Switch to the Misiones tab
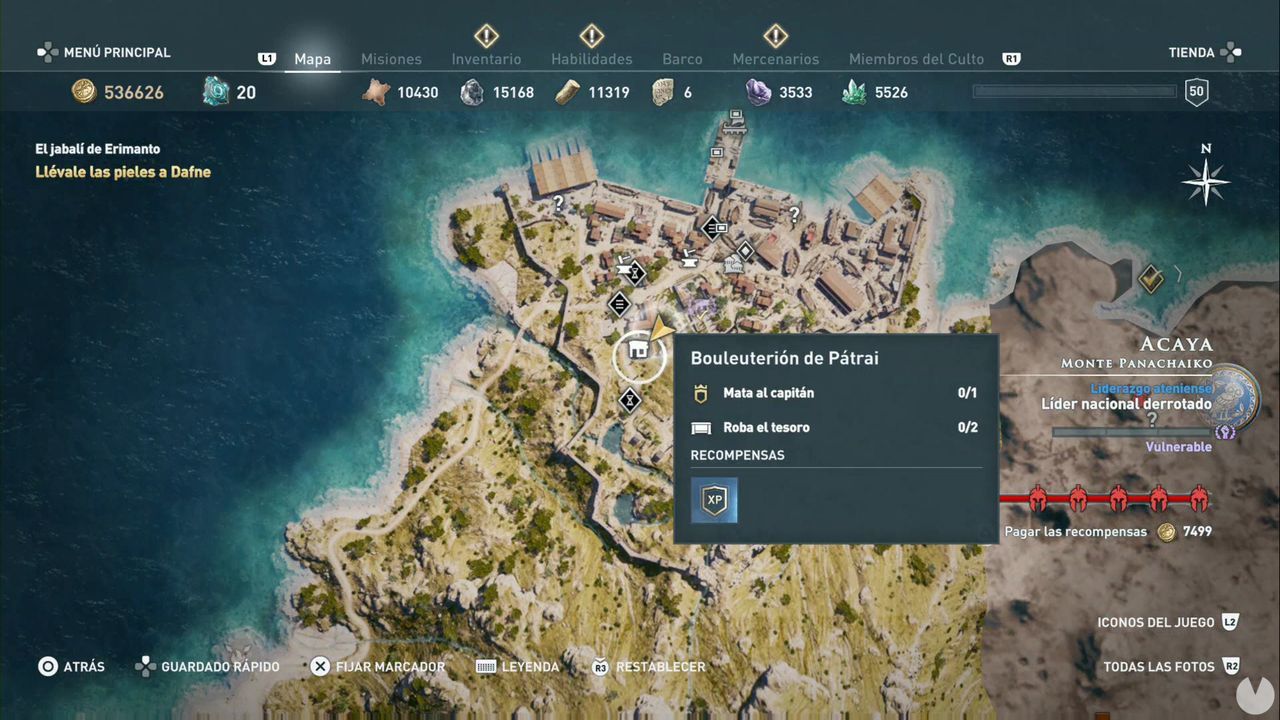Viewport: 1280px width, 720px height. click(391, 59)
